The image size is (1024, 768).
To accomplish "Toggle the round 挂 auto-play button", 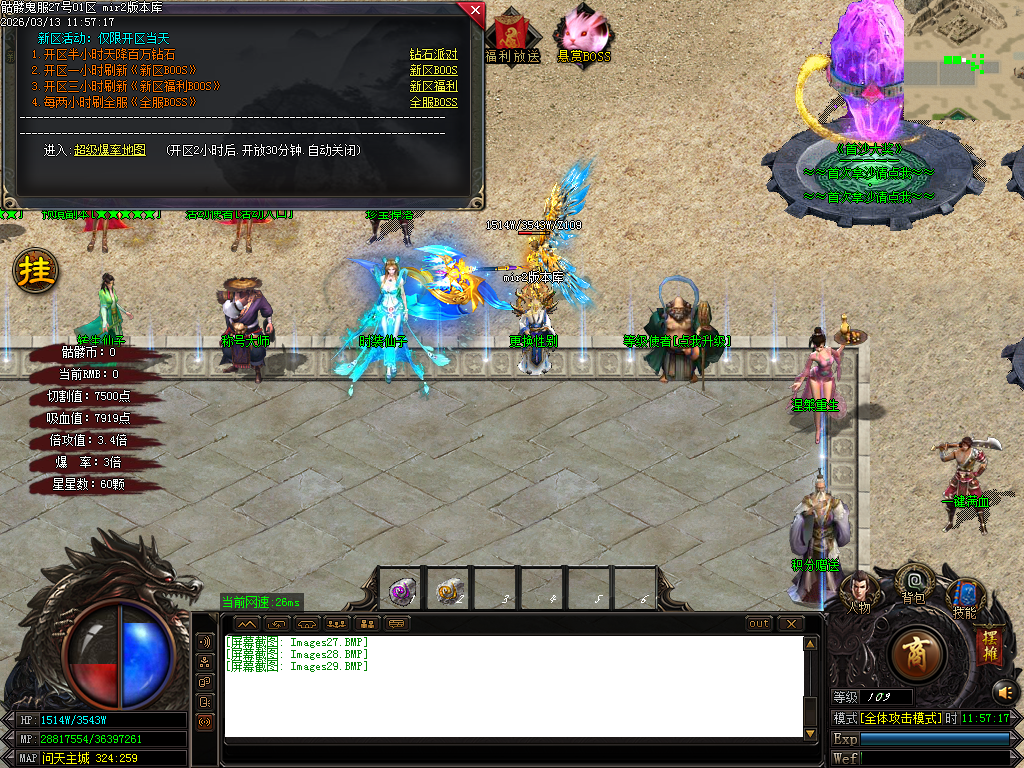I will (35, 271).
